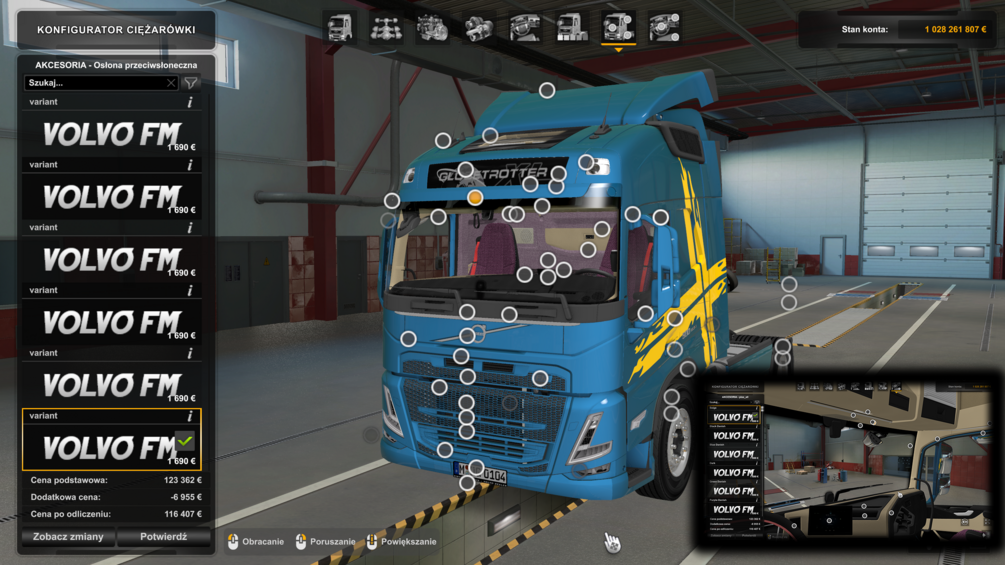Confirm changes with the Potwierdź button
Screen dimensions: 1005x565
[x=164, y=537]
